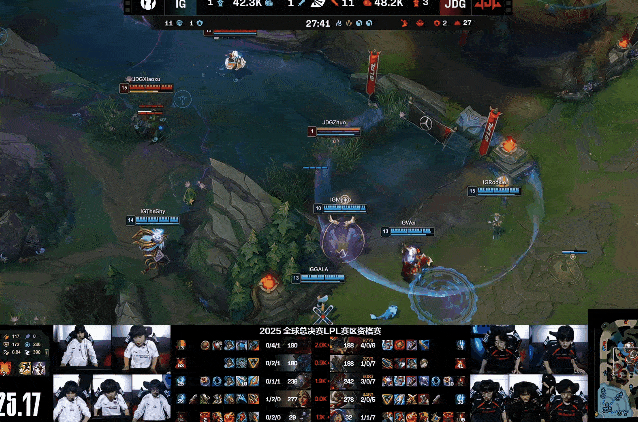Click the JDG team name tag
The image size is (638, 422).
(453, 5)
